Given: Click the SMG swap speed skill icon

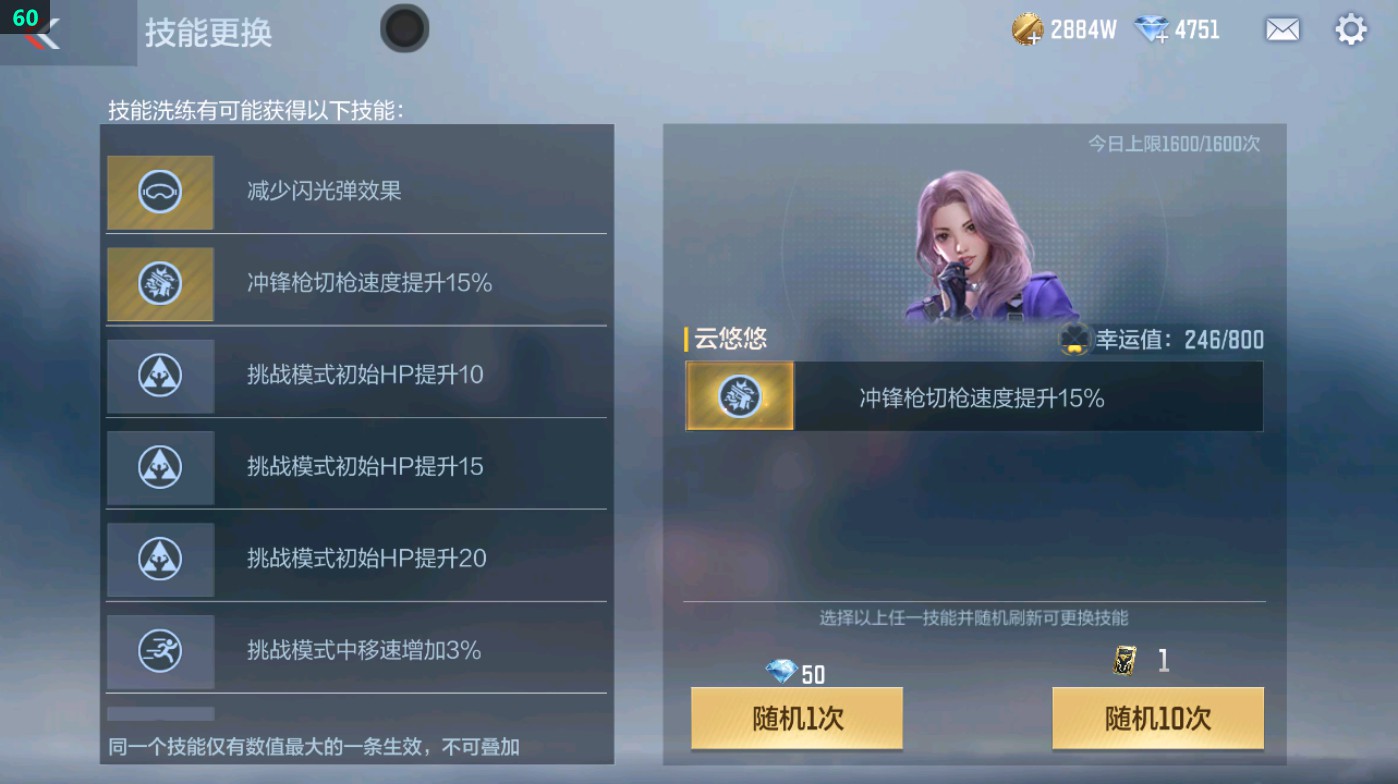Looking at the screenshot, I should tap(160, 284).
